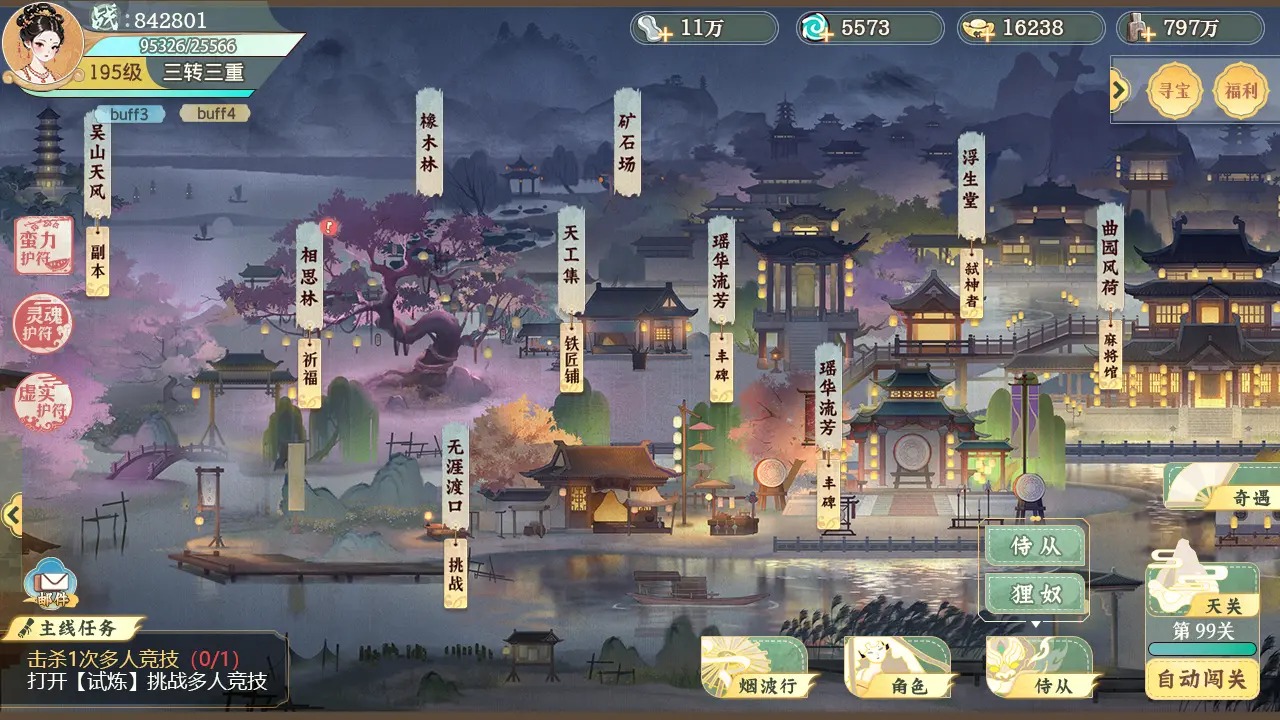Open the 虚实护符 panel
1280x720 pixels.
click(42, 400)
